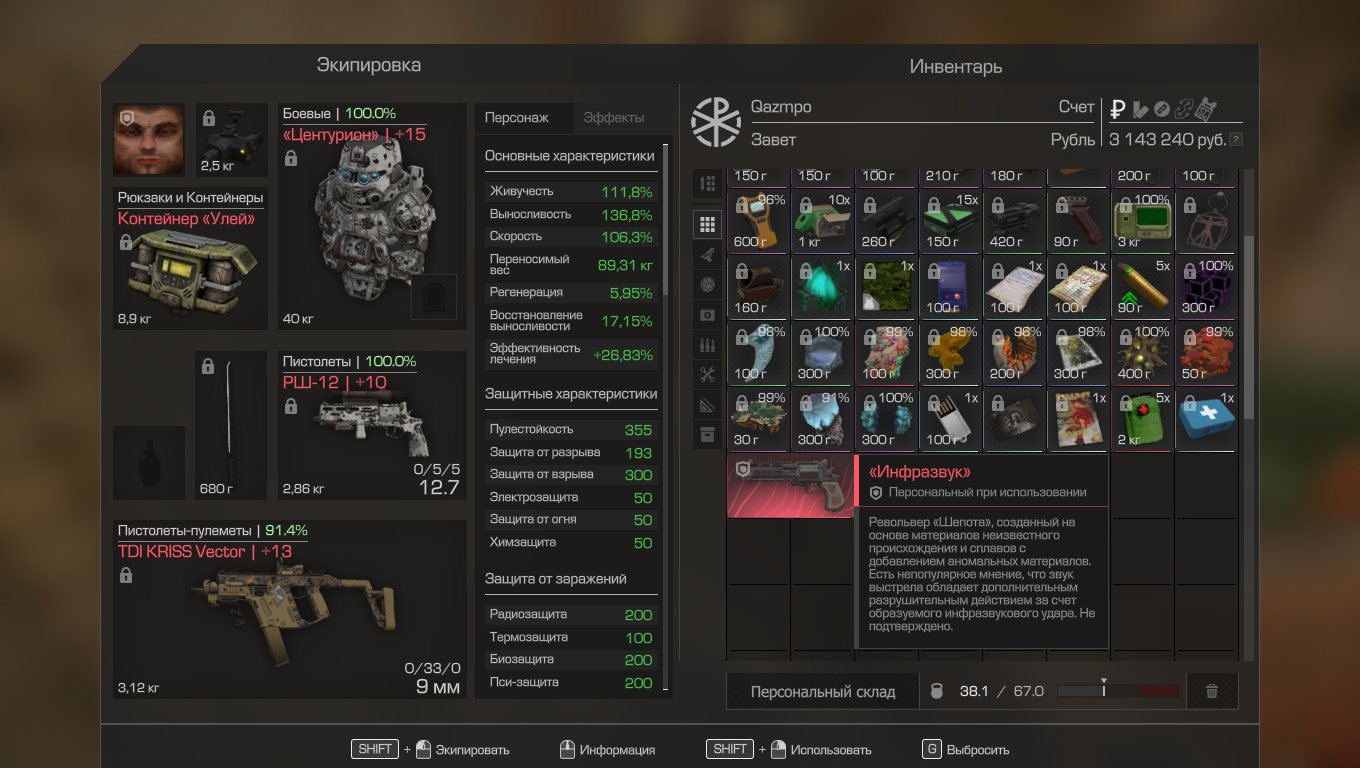The width and height of the screenshot is (1360, 768).
Task: Filter inventory by tools wrench category
Action: coord(708,375)
